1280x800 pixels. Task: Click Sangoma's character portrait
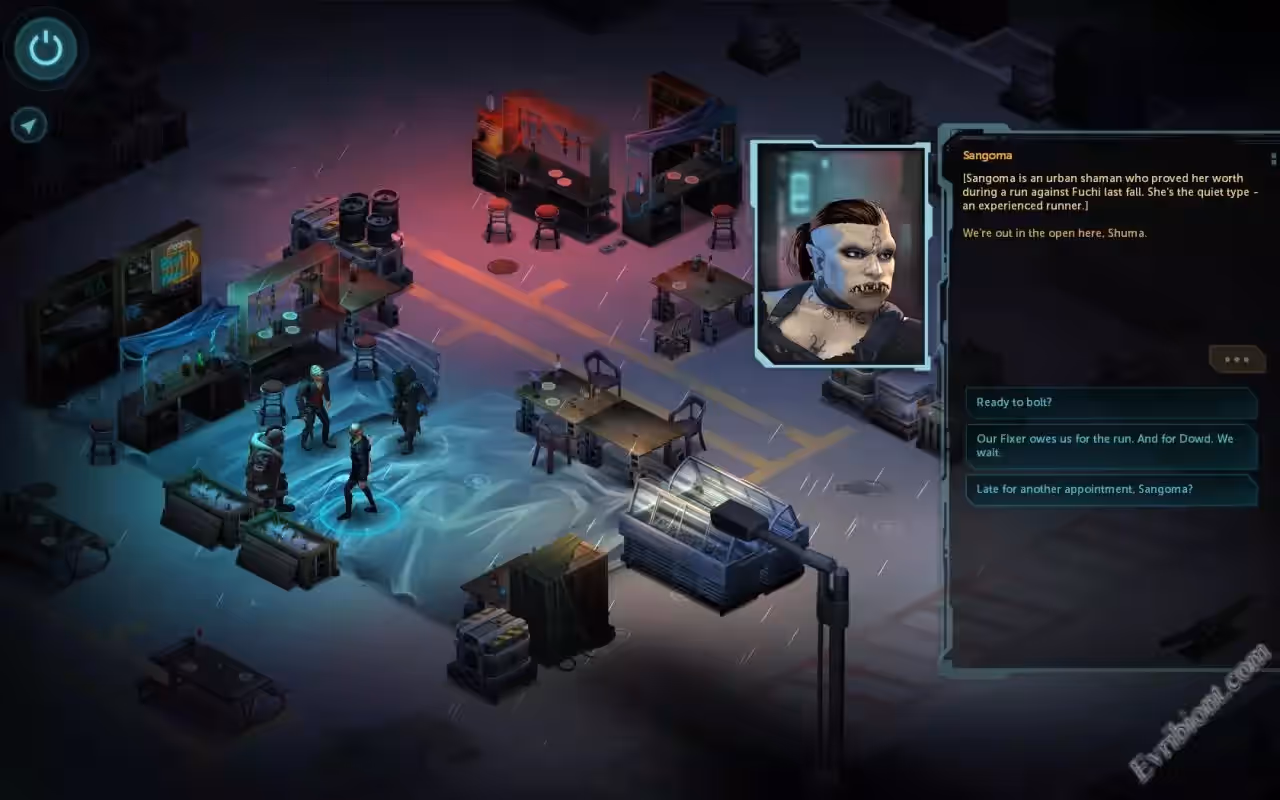click(x=841, y=254)
